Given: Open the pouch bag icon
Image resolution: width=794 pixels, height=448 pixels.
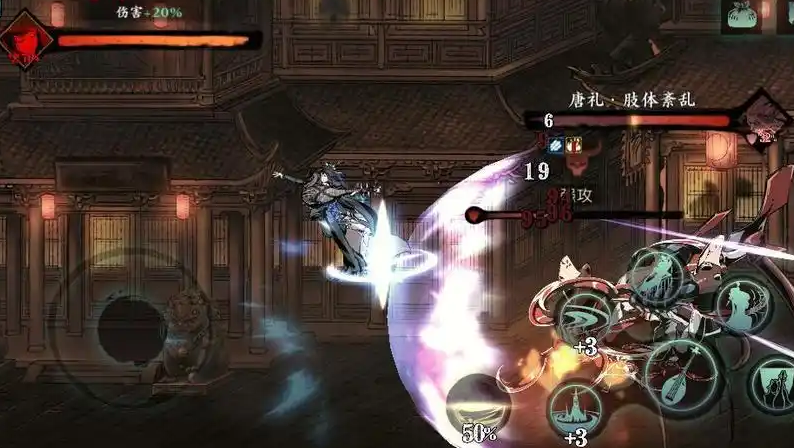Looking at the screenshot, I should pyautogui.click(x=743, y=16).
